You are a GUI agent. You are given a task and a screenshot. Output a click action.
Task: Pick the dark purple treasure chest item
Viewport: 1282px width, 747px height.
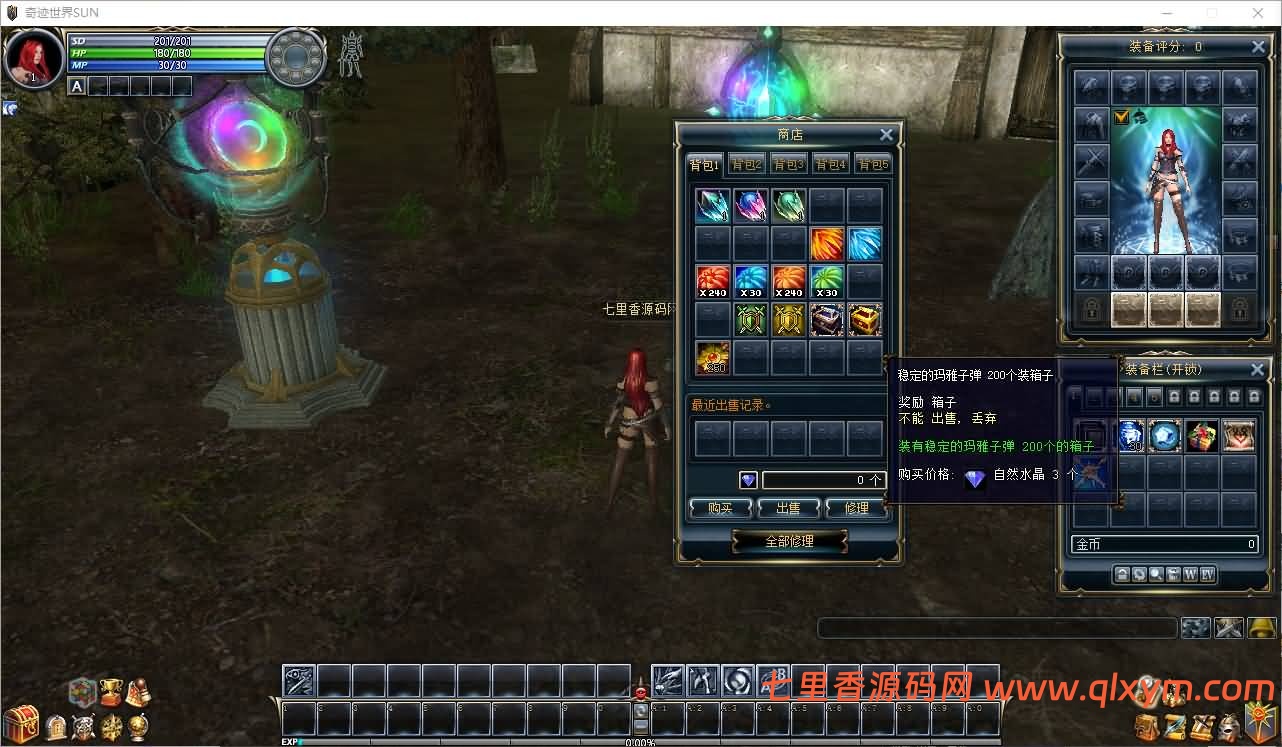(827, 320)
